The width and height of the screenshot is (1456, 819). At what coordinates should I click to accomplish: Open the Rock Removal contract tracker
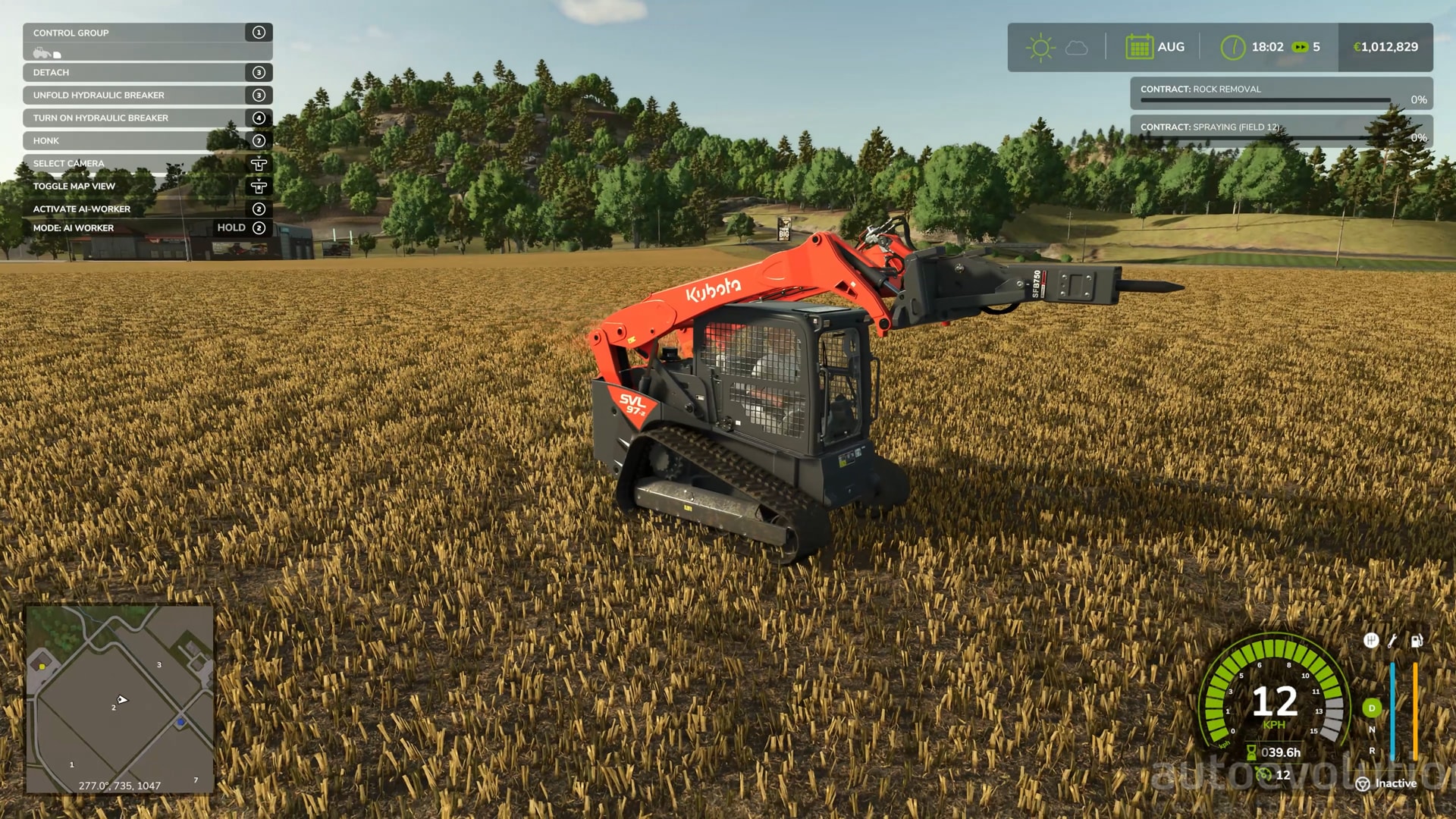(x=1281, y=93)
